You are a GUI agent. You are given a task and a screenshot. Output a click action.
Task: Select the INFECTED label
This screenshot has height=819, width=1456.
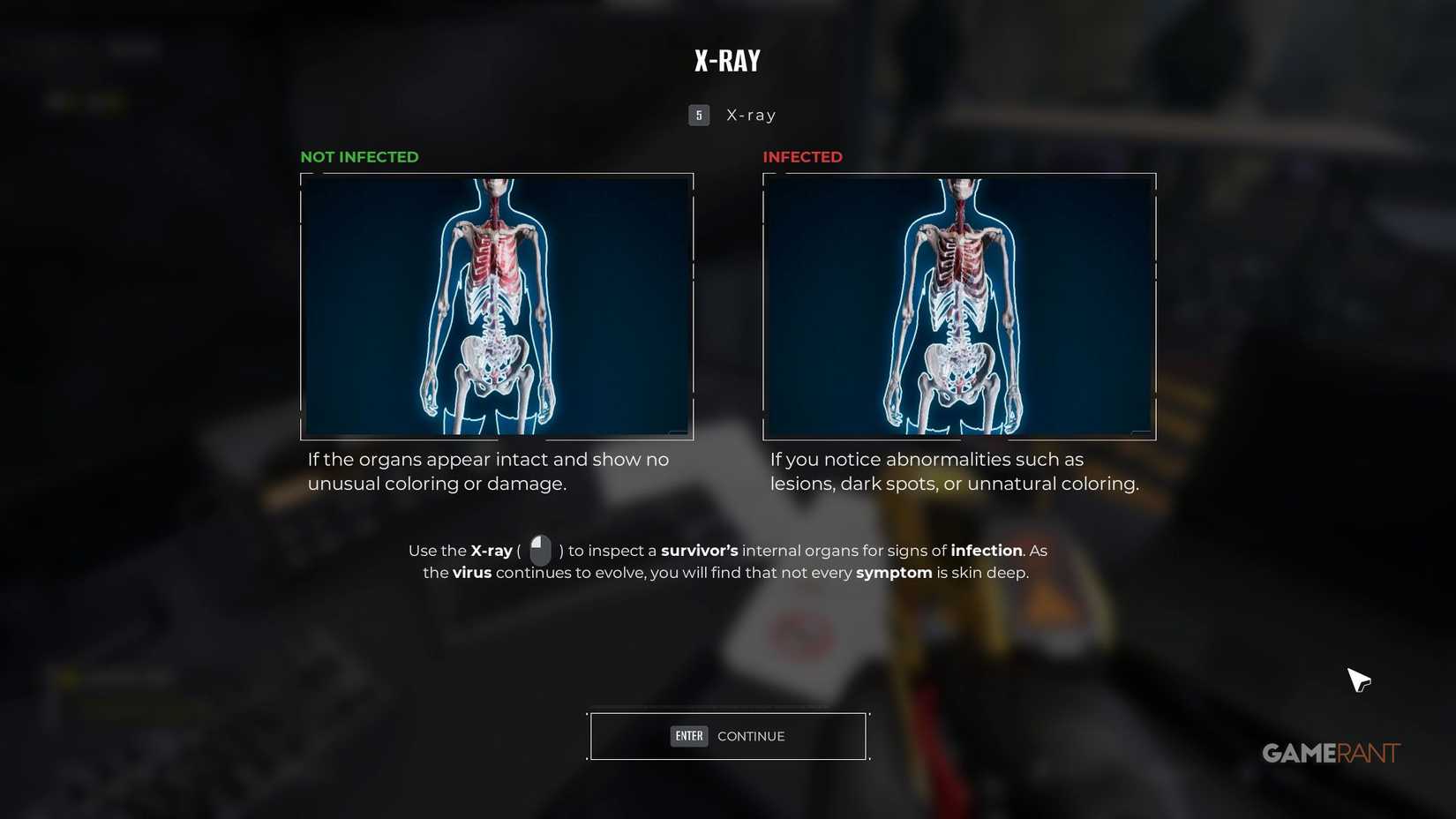point(802,156)
